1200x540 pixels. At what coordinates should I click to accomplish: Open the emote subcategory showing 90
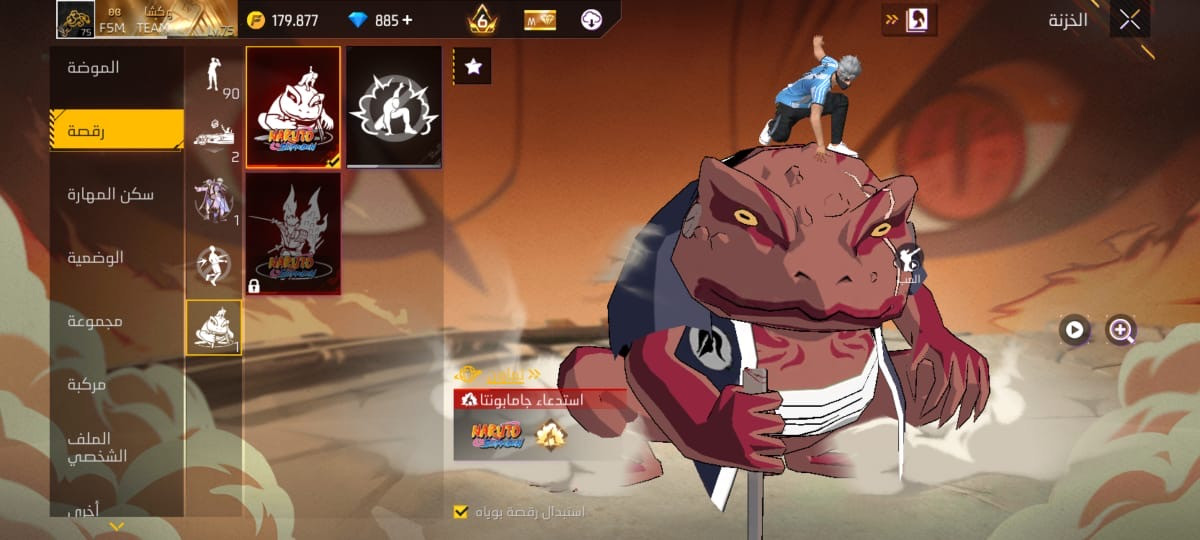point(214,77)
